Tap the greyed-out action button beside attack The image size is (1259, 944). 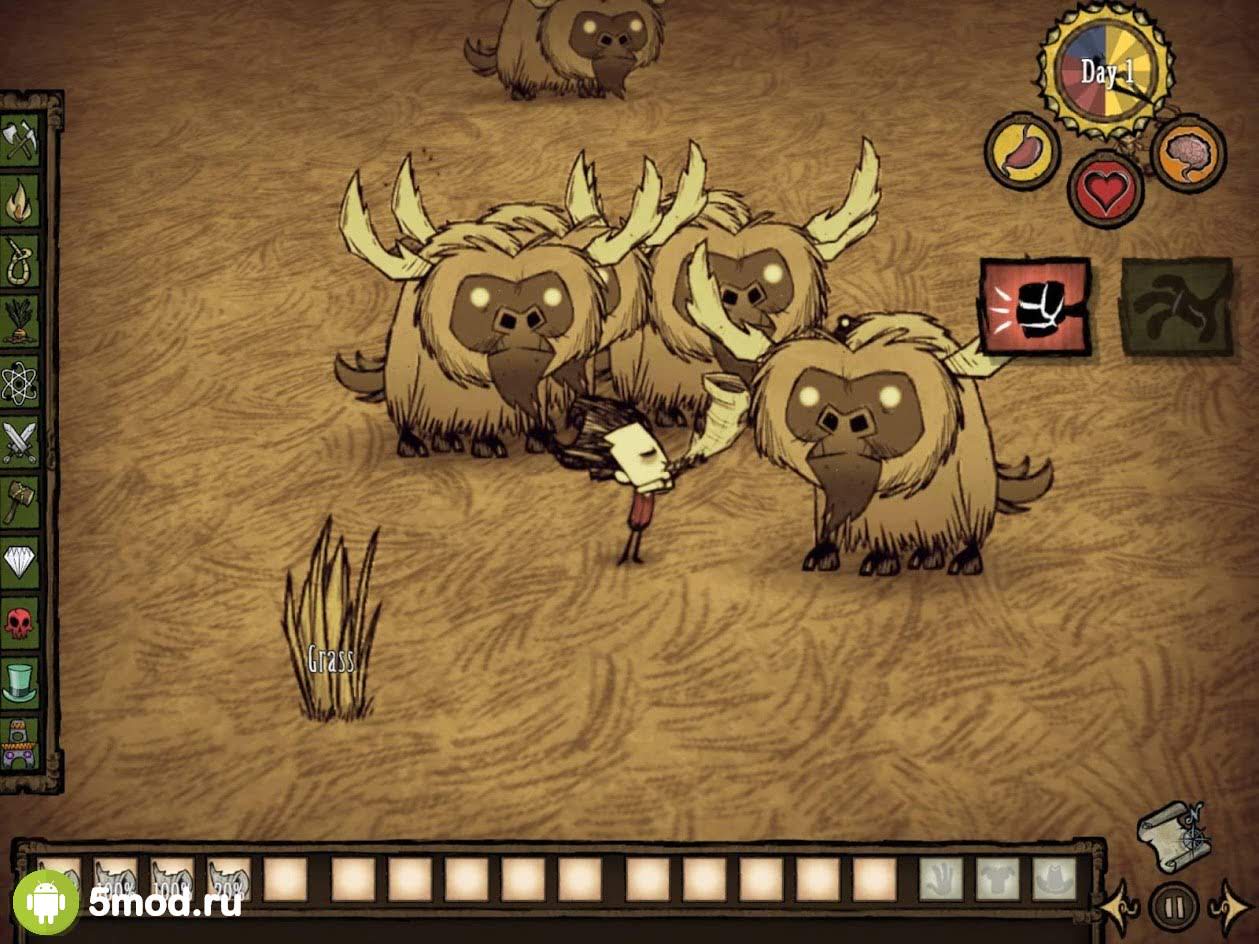pyautogui.click(x=1176, y=307)
